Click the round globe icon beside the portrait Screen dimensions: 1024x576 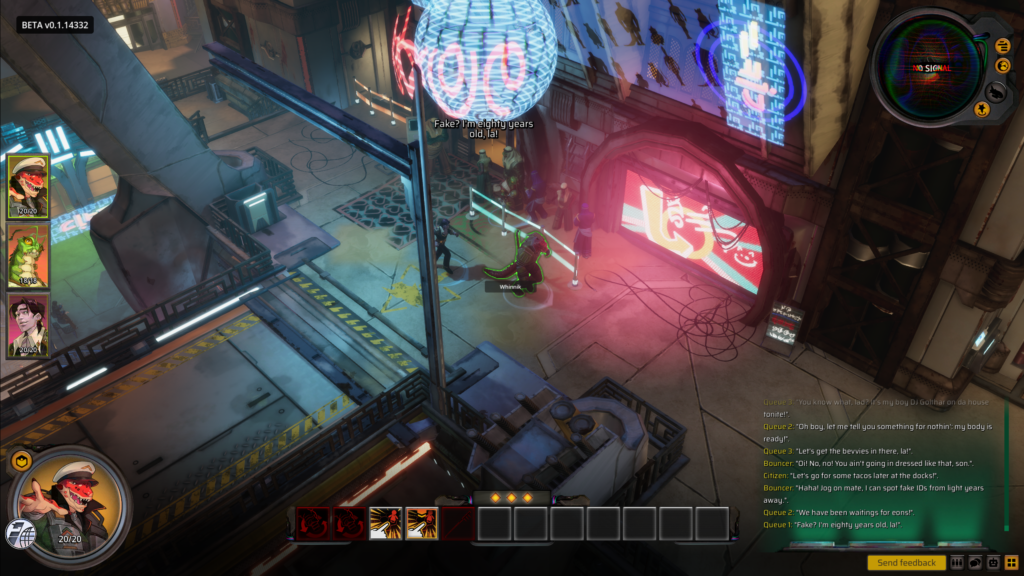[17, 533]
